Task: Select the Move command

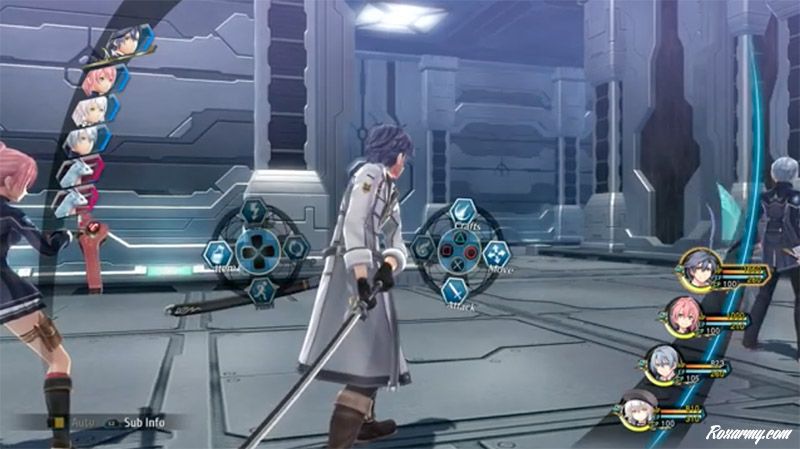Action: pos(497,253)
